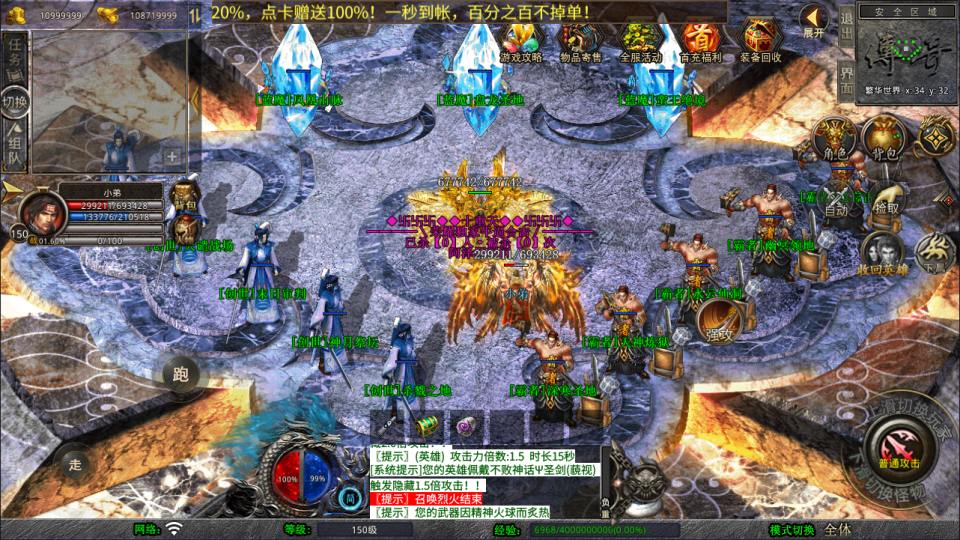The height and width of the screenshot is (540, 960).
Task: Select the 走 walk movement button
Action: pos(74,463)
